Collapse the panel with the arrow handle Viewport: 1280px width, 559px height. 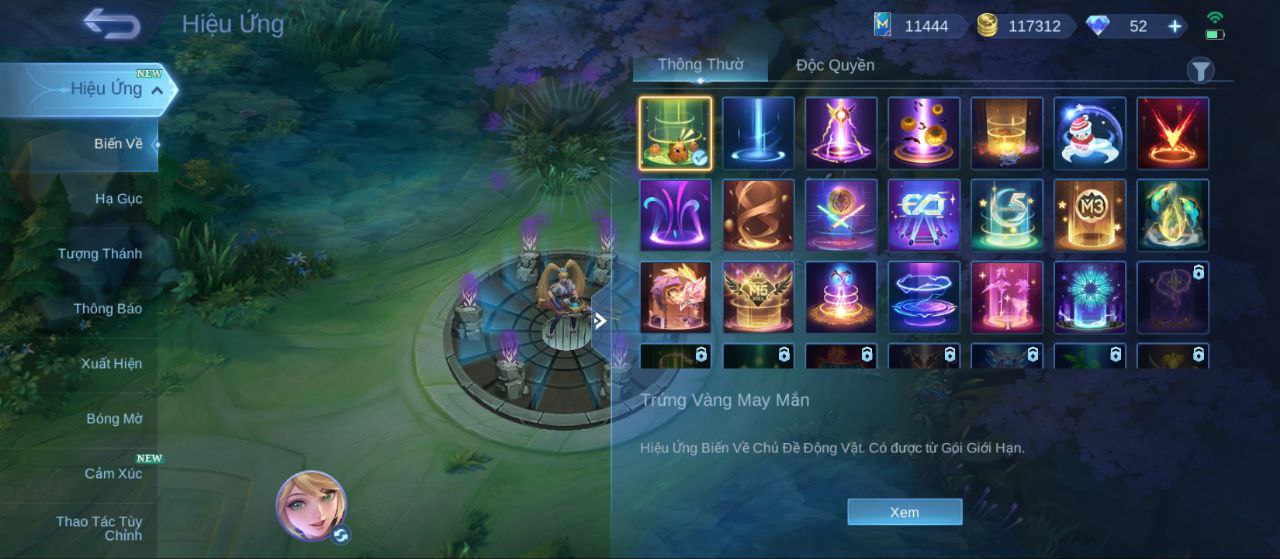600,321
